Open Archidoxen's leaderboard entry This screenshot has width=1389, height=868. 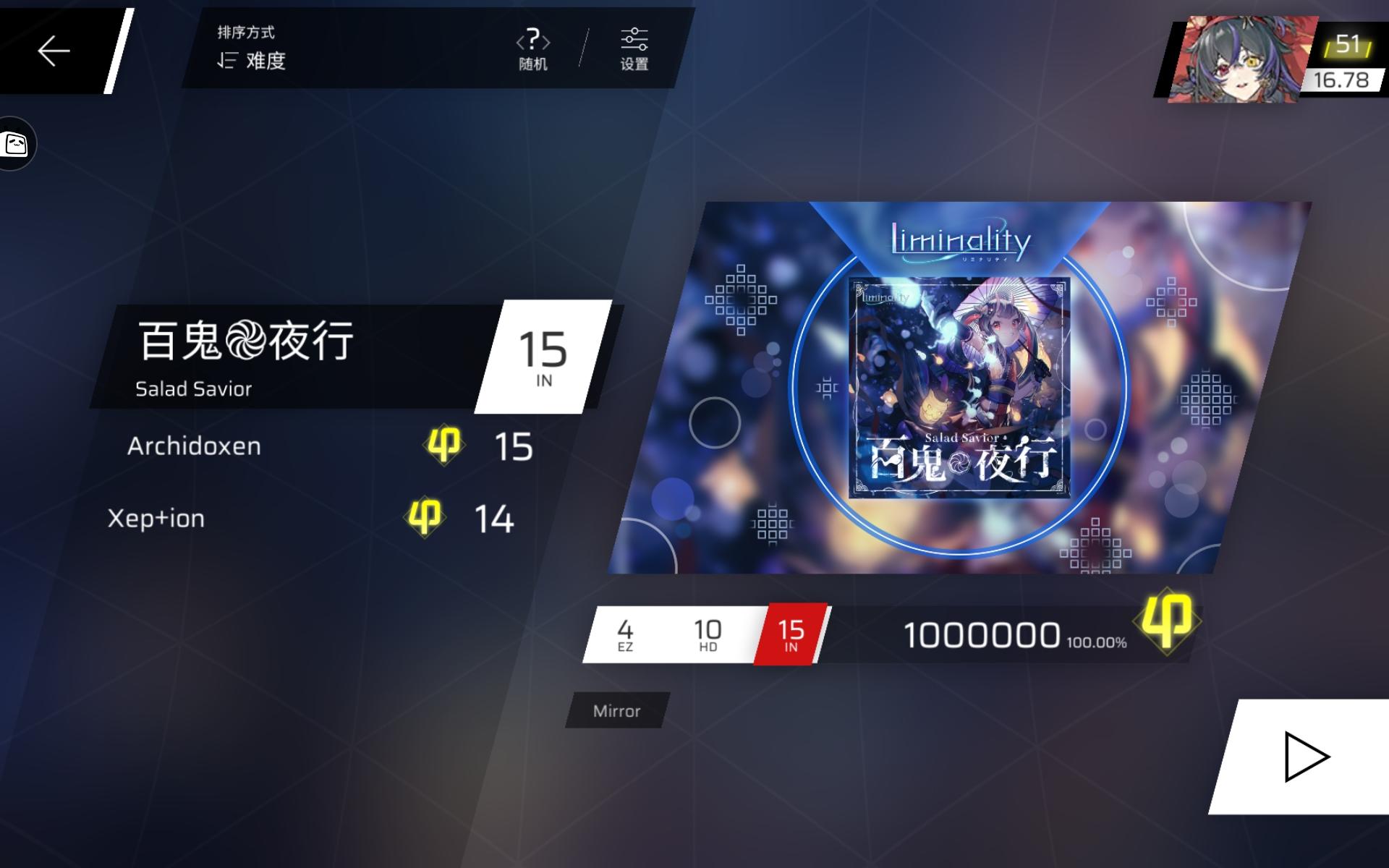point(195,446)
